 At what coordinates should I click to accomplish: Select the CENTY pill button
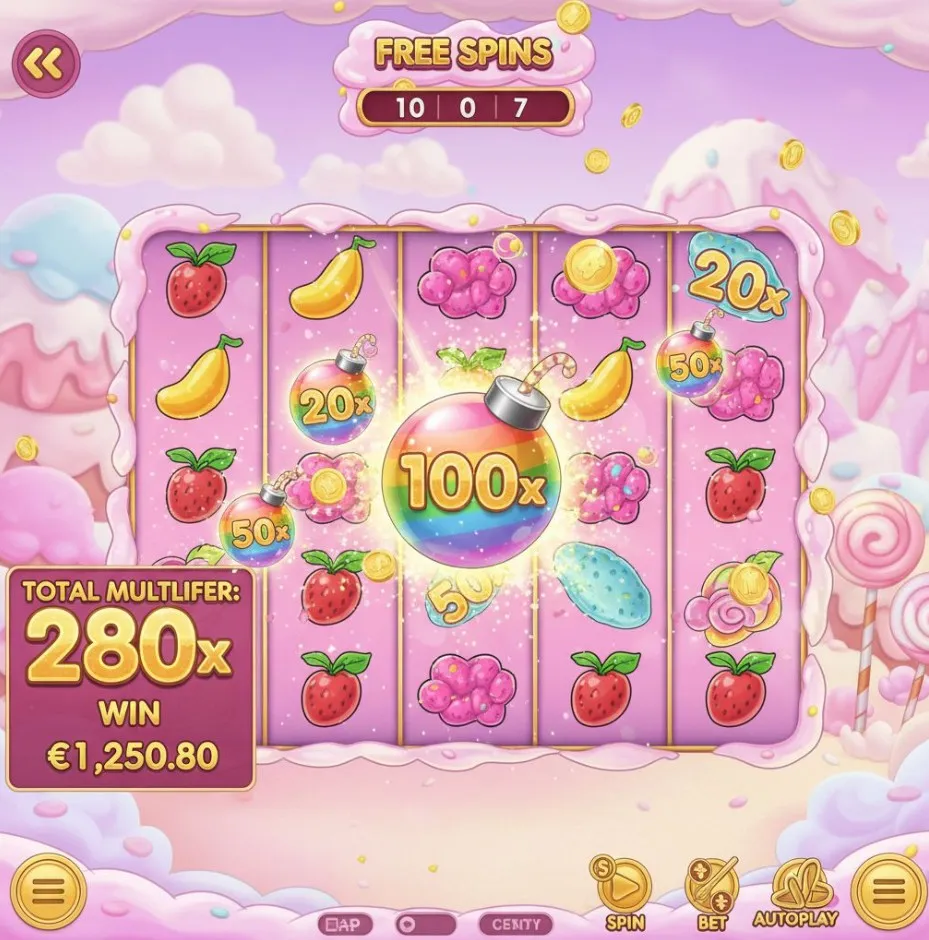(x=516, y=924)
